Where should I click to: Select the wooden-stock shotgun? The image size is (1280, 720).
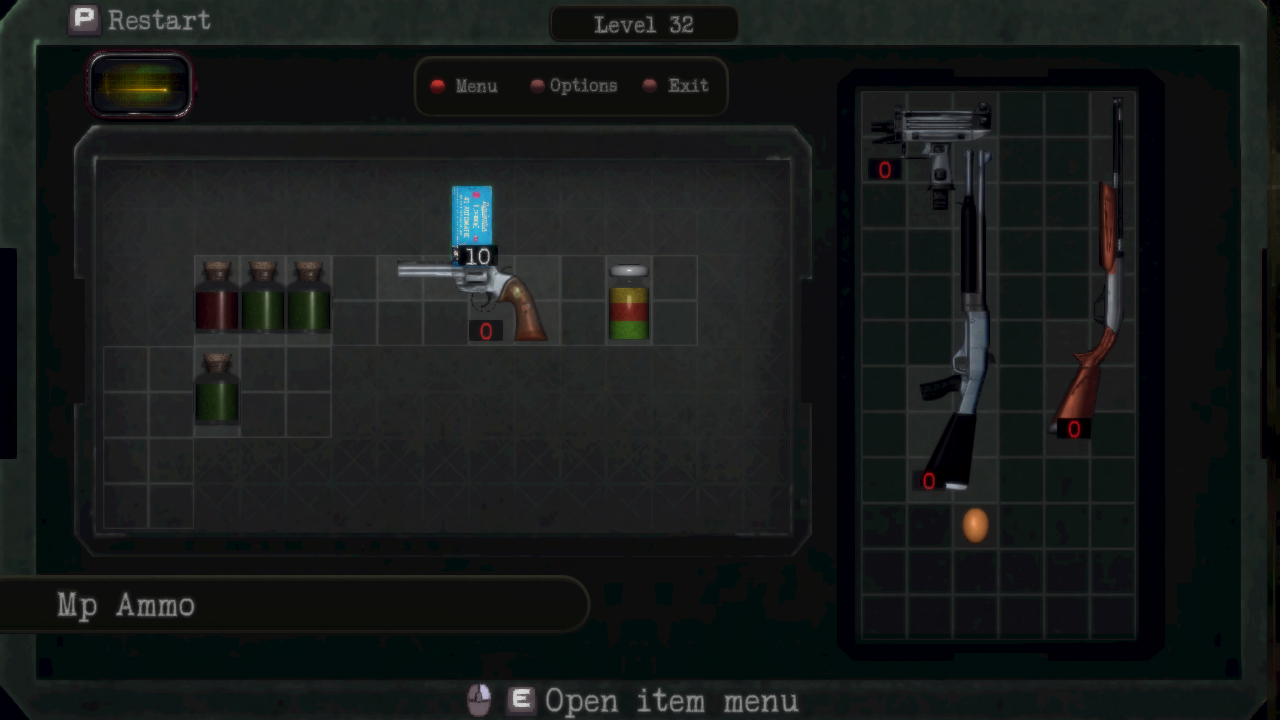pyautogui.click(x=1100, y=290)
